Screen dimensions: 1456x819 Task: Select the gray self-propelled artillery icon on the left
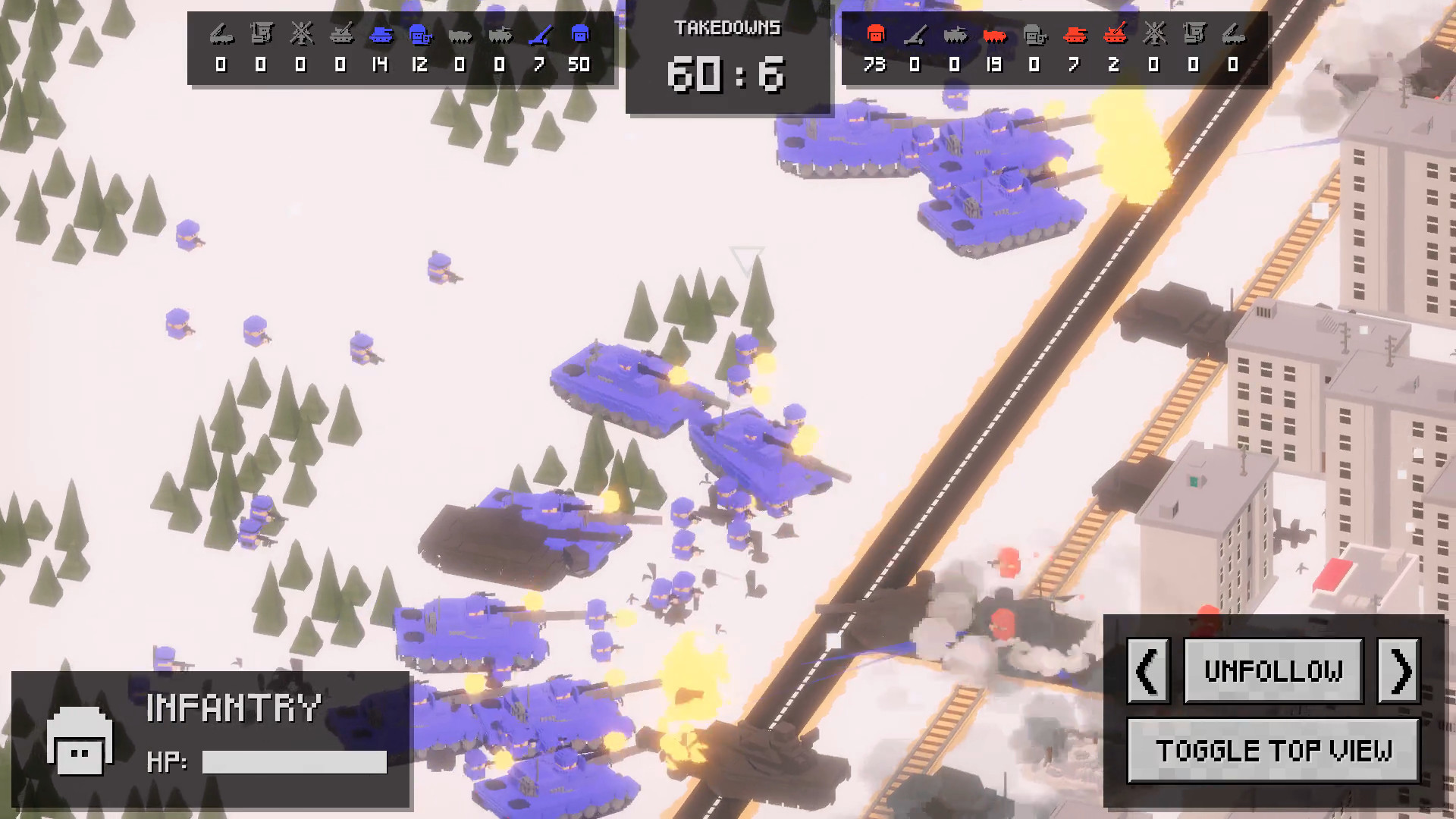click(341, 34)
